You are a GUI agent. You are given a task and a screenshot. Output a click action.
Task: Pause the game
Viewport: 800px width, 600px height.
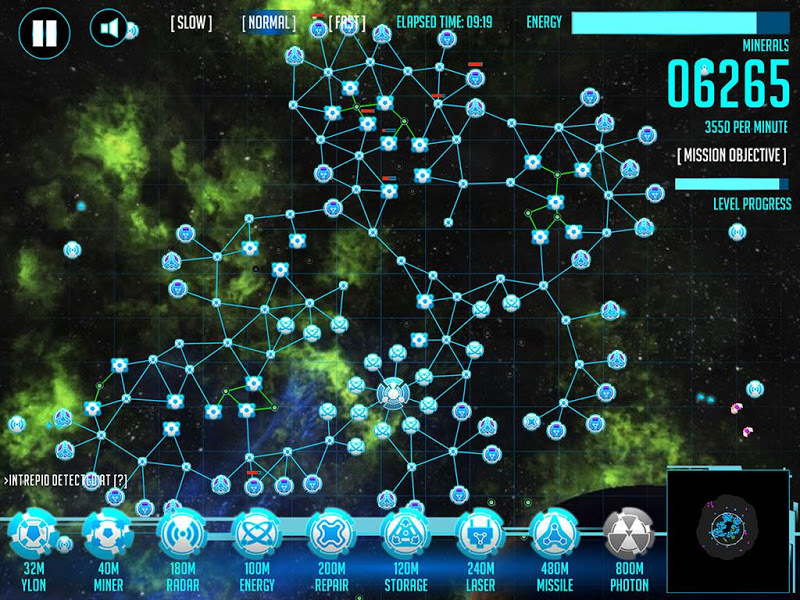43,31
